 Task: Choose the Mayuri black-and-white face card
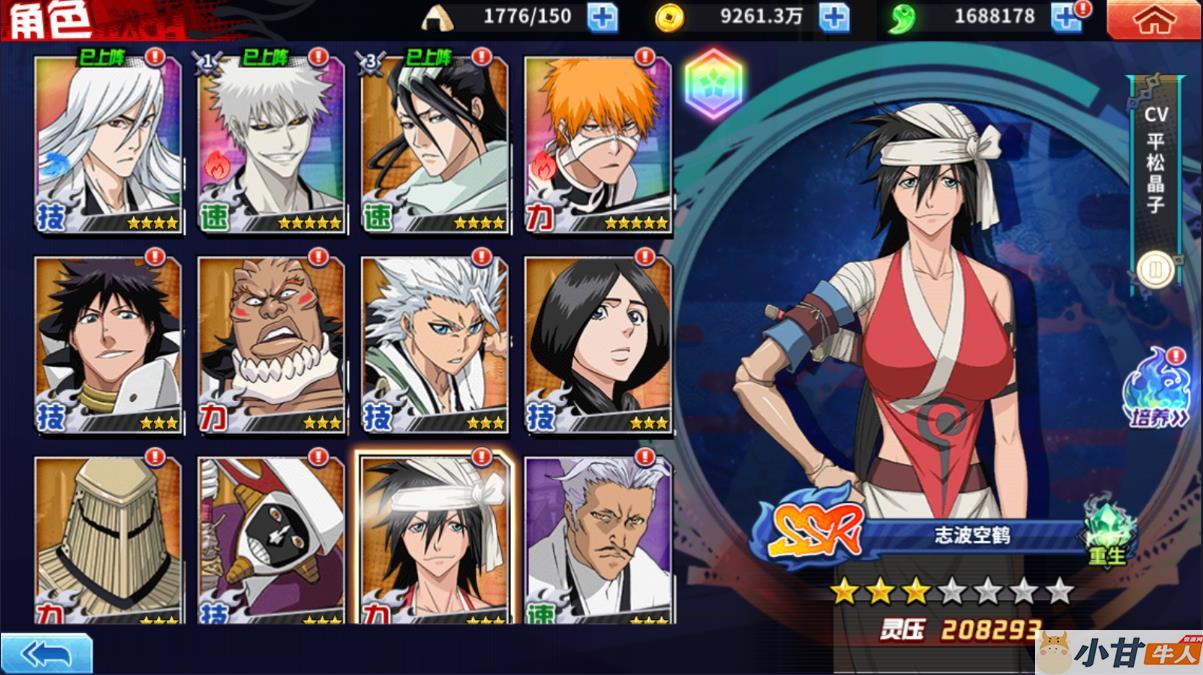click(x=272, y=540)
